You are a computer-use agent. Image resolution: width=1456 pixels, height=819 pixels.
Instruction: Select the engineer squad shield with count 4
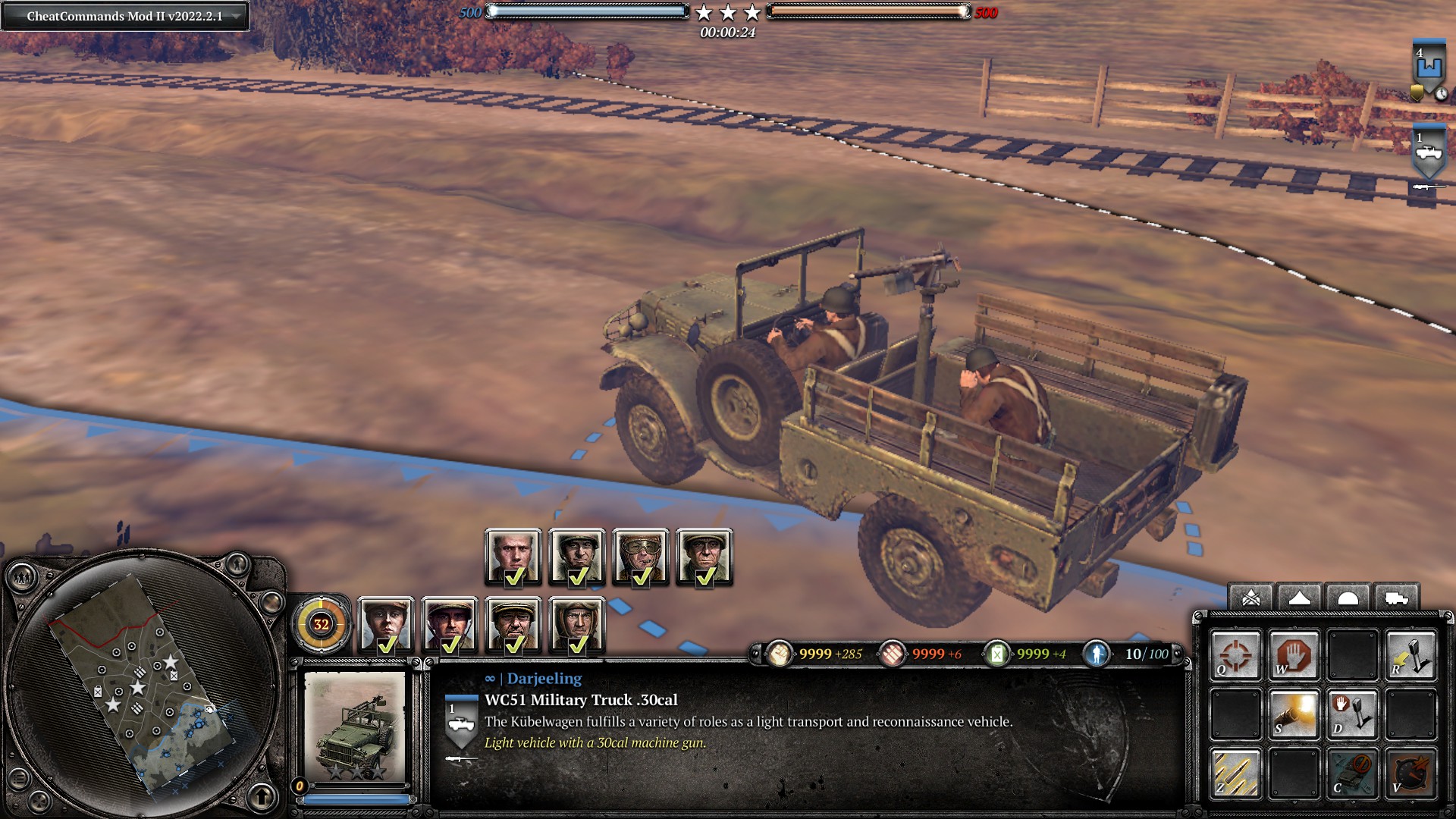(x=1429, y=70)
